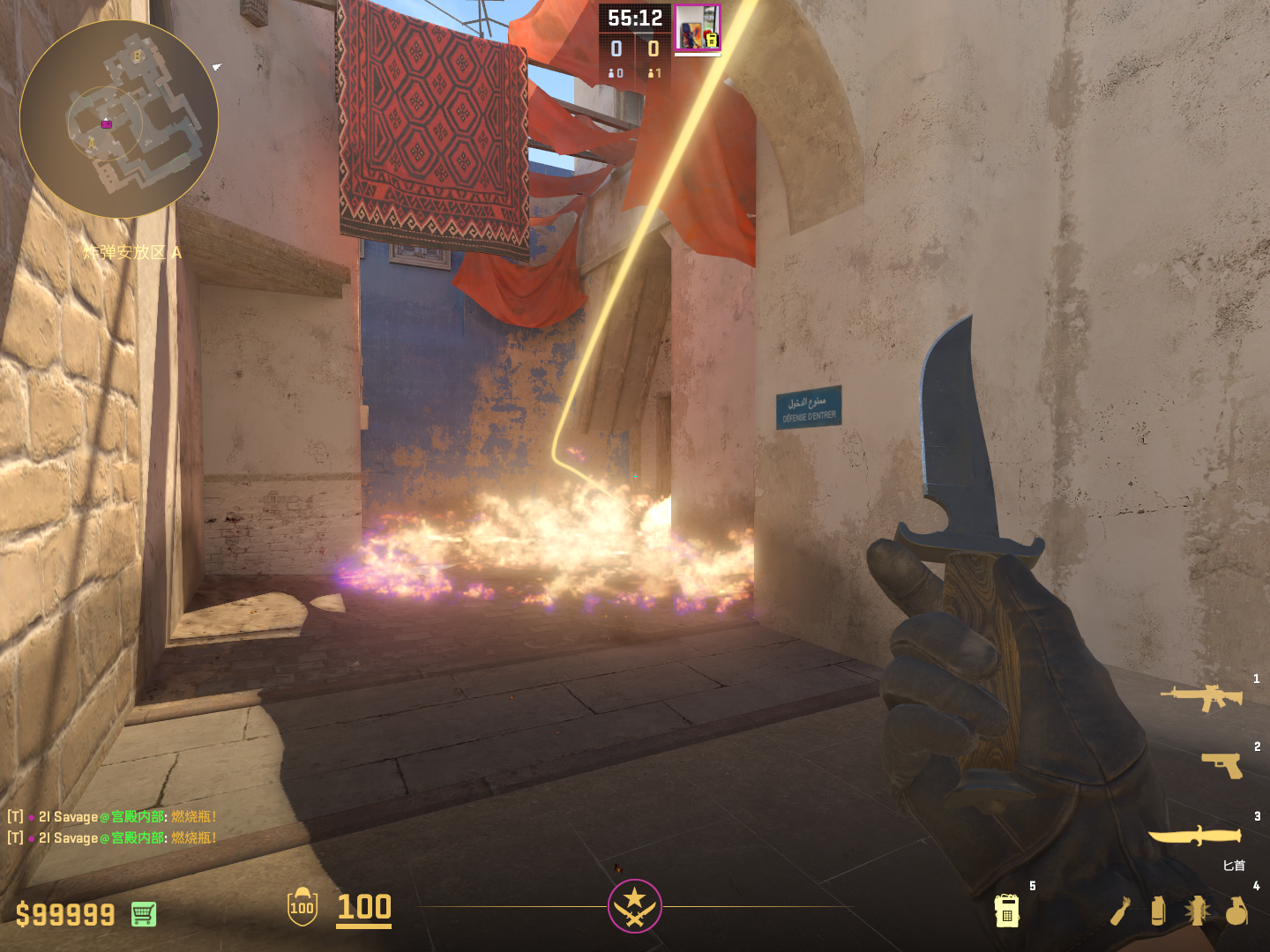Select the flashbang grenade icon
This screenshot has width=1270, height=952.
[x=1197, y=911]
